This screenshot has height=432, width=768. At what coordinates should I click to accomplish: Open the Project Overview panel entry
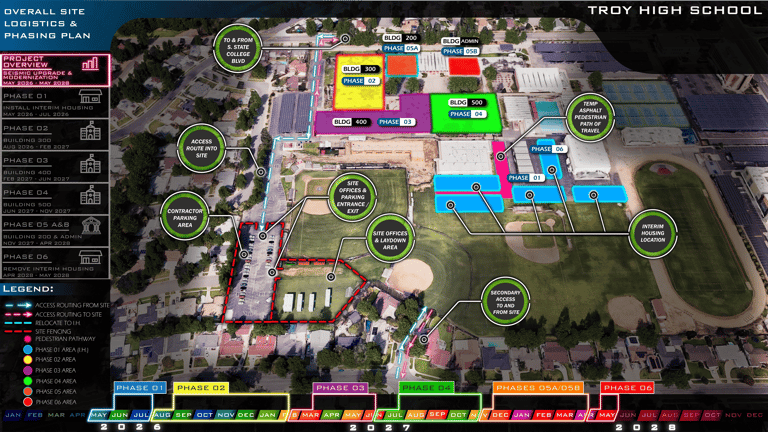pyautogui.click(x=55, y=69)
